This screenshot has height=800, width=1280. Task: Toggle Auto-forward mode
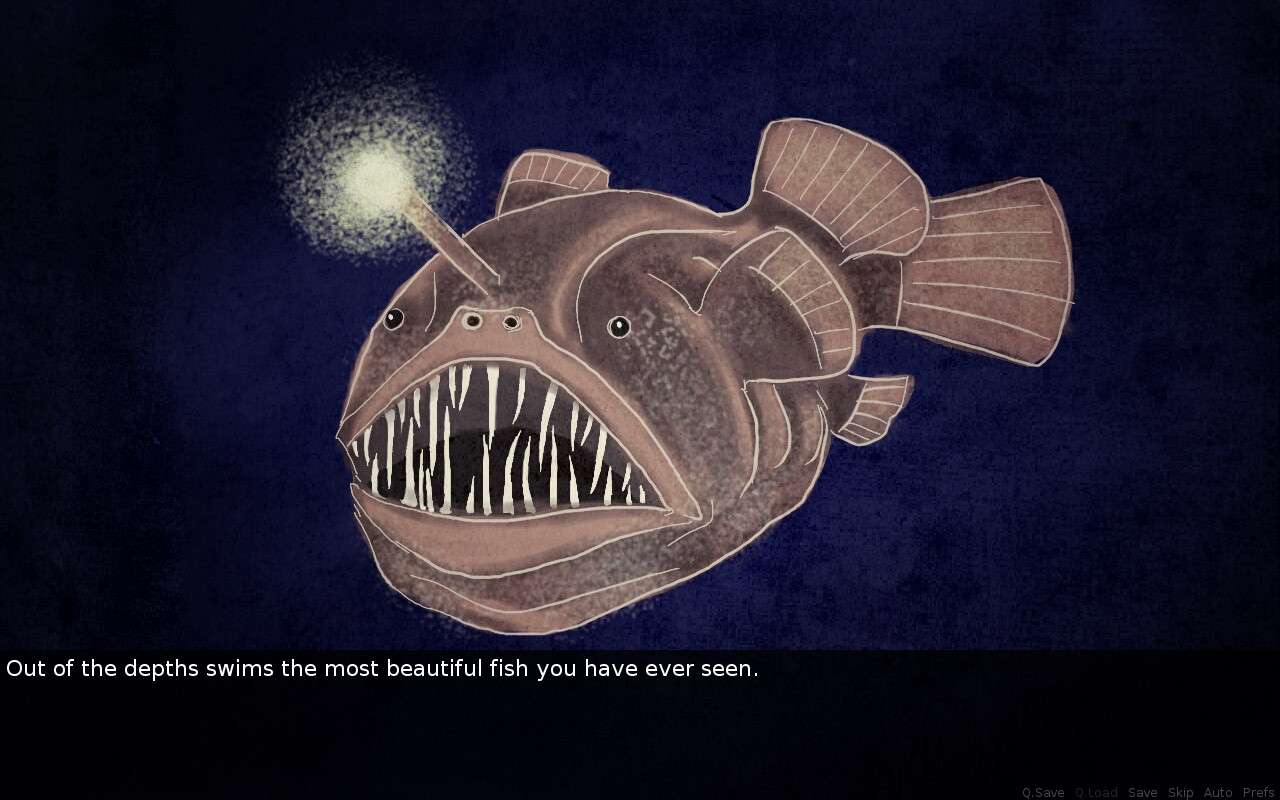tap(1216, 791)
